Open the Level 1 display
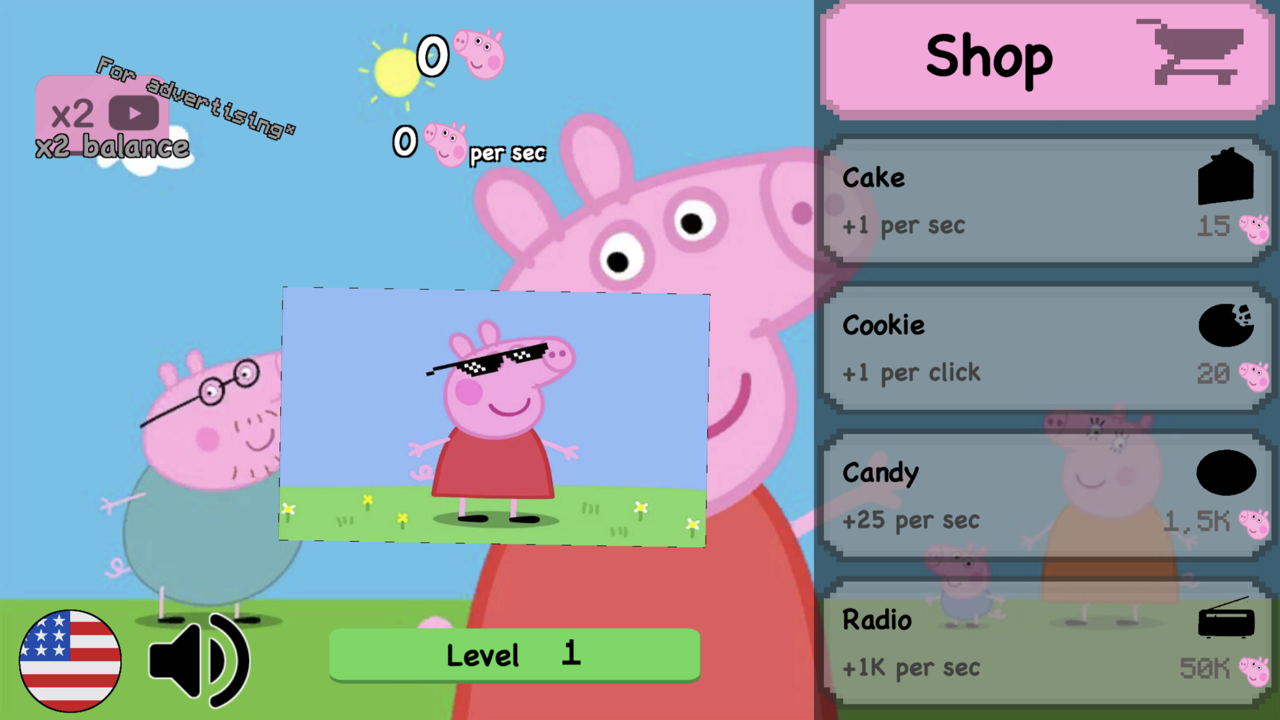This screenshot has height=720, width=1280. [x=514, y=655]
